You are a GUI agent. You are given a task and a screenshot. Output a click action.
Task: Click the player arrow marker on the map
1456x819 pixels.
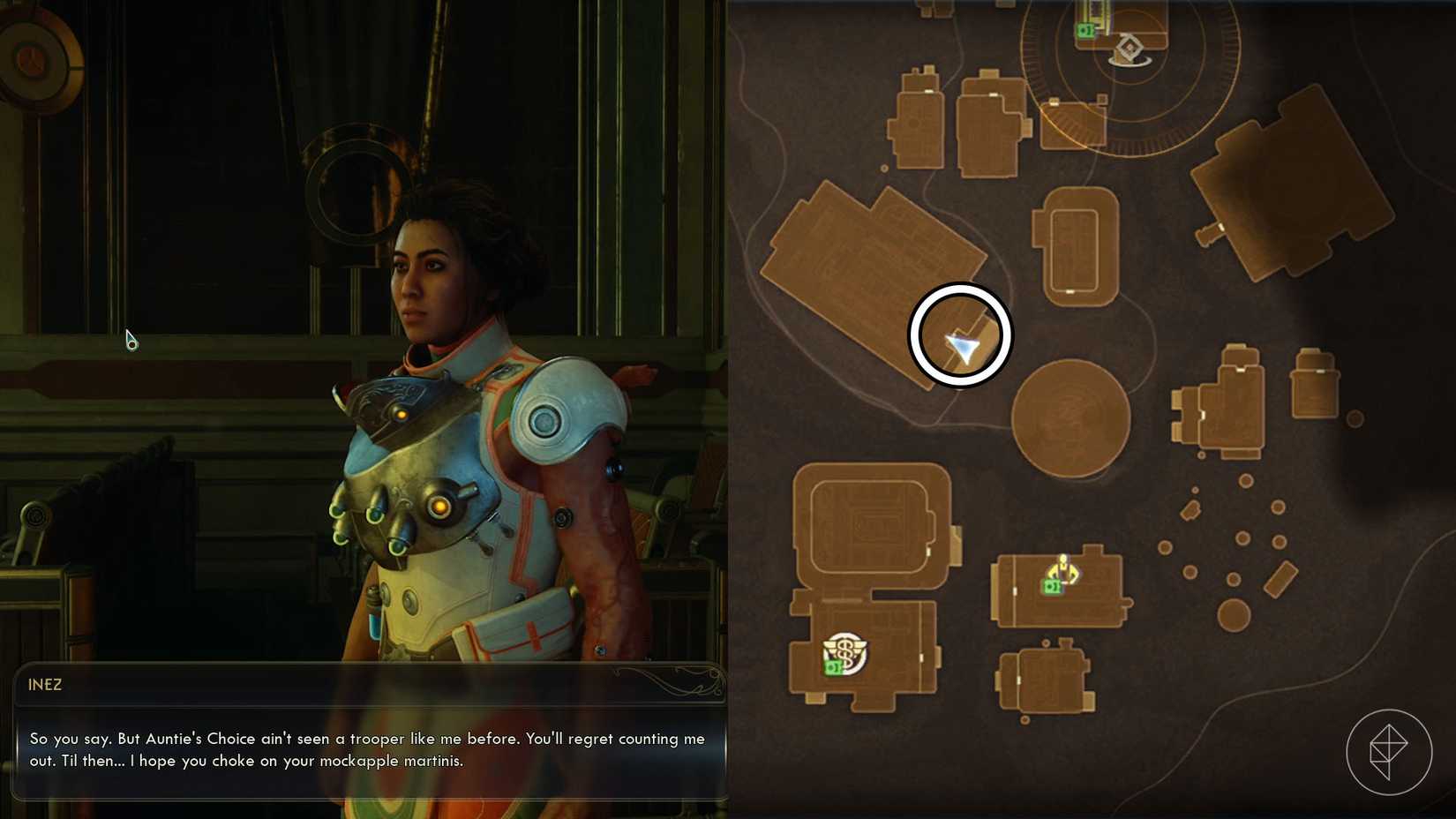(x=962, y=346)
